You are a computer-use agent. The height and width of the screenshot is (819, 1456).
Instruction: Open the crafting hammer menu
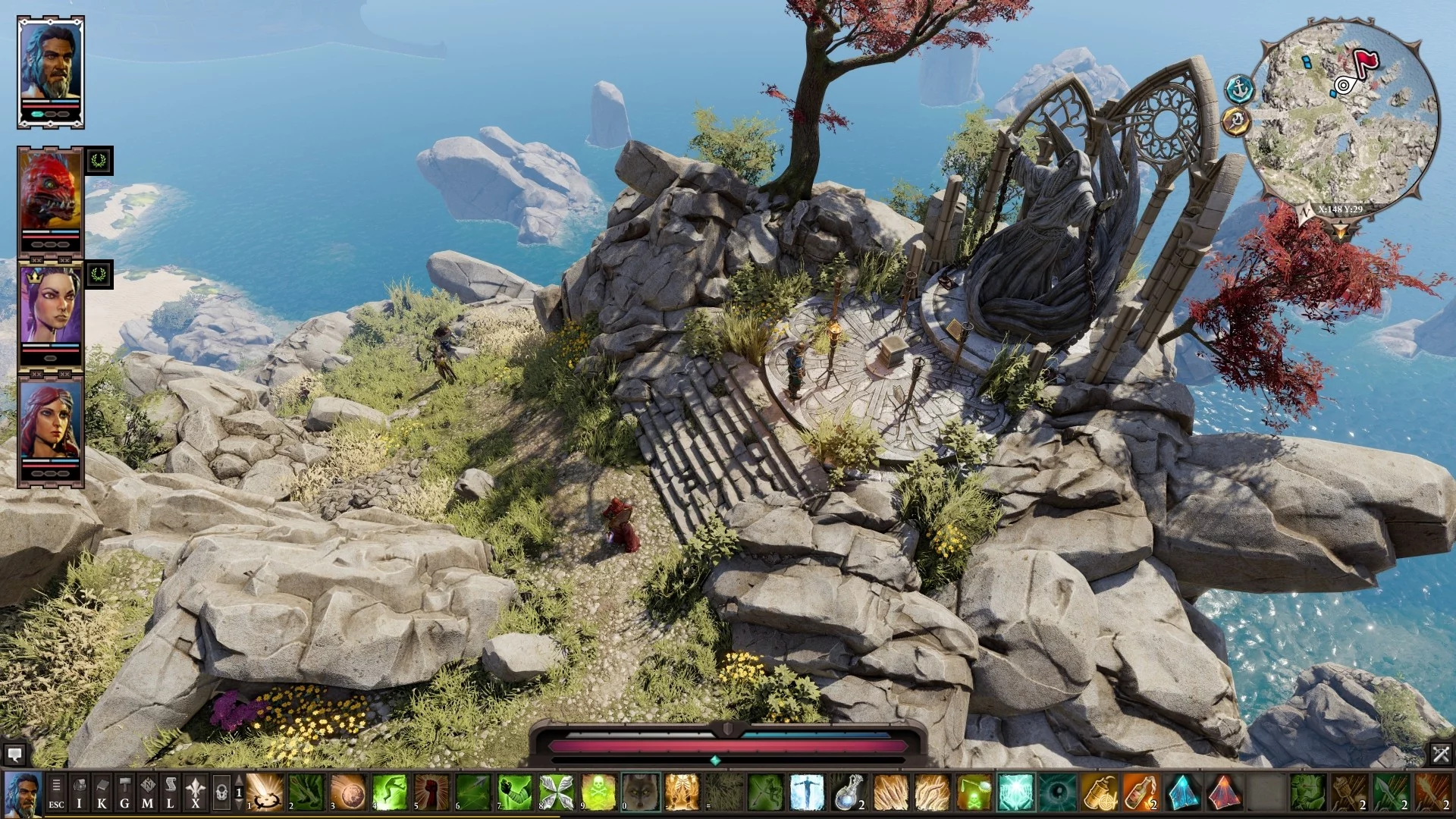pyautogui.click(x=125, y=792)
